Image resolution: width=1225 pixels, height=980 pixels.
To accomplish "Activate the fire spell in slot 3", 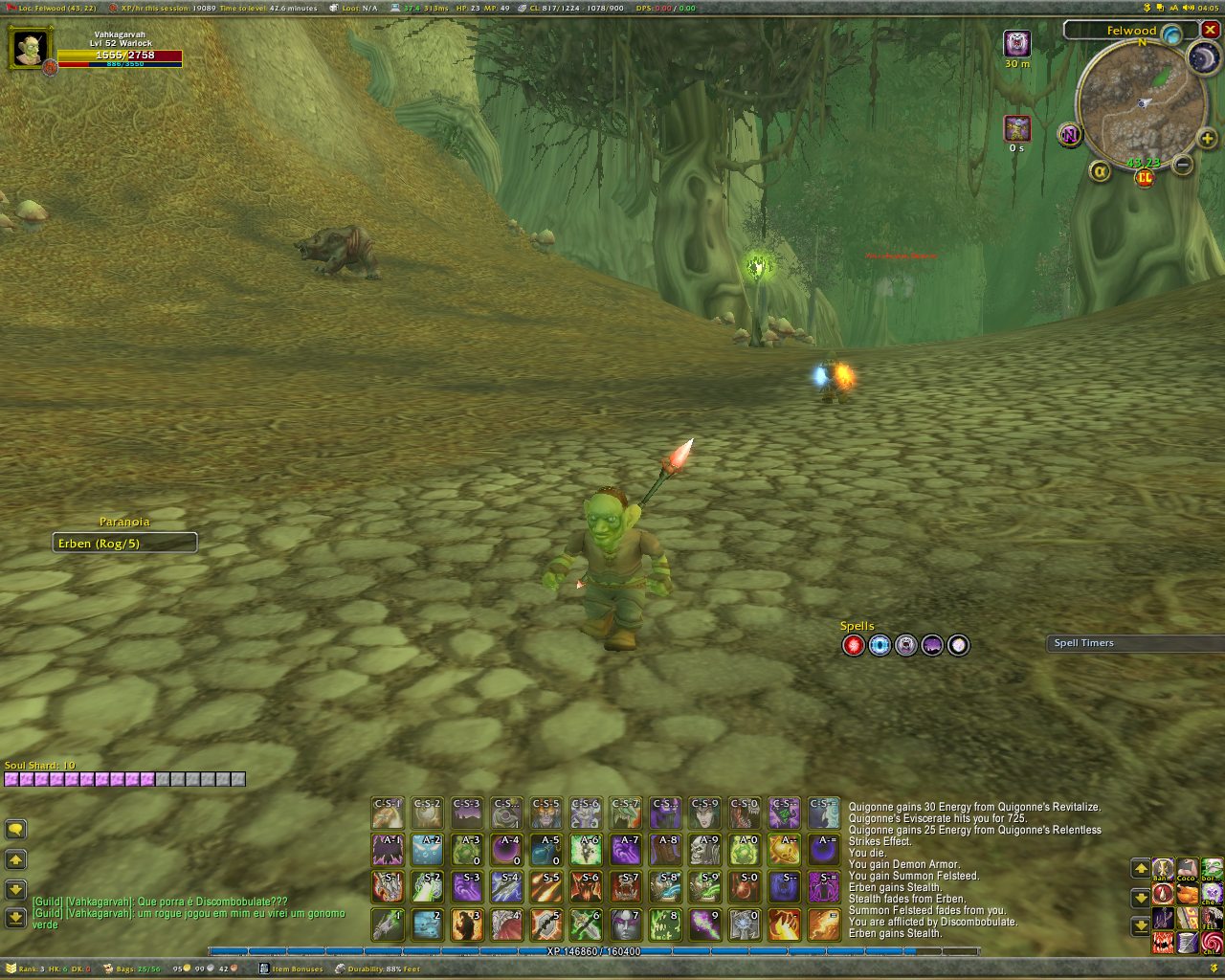I will click(x=467, y=924).
